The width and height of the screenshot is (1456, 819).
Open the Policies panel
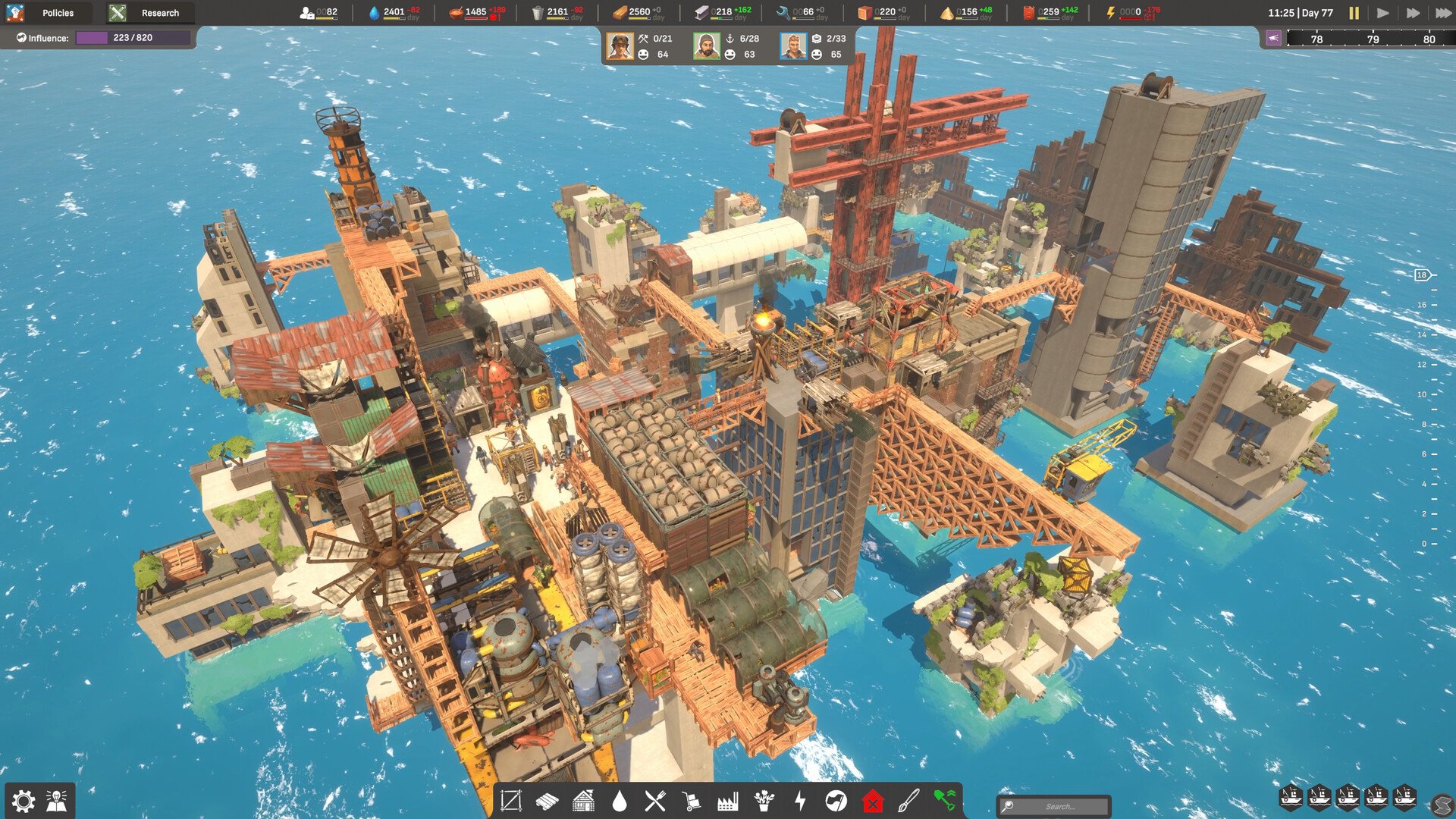[57, 13]
